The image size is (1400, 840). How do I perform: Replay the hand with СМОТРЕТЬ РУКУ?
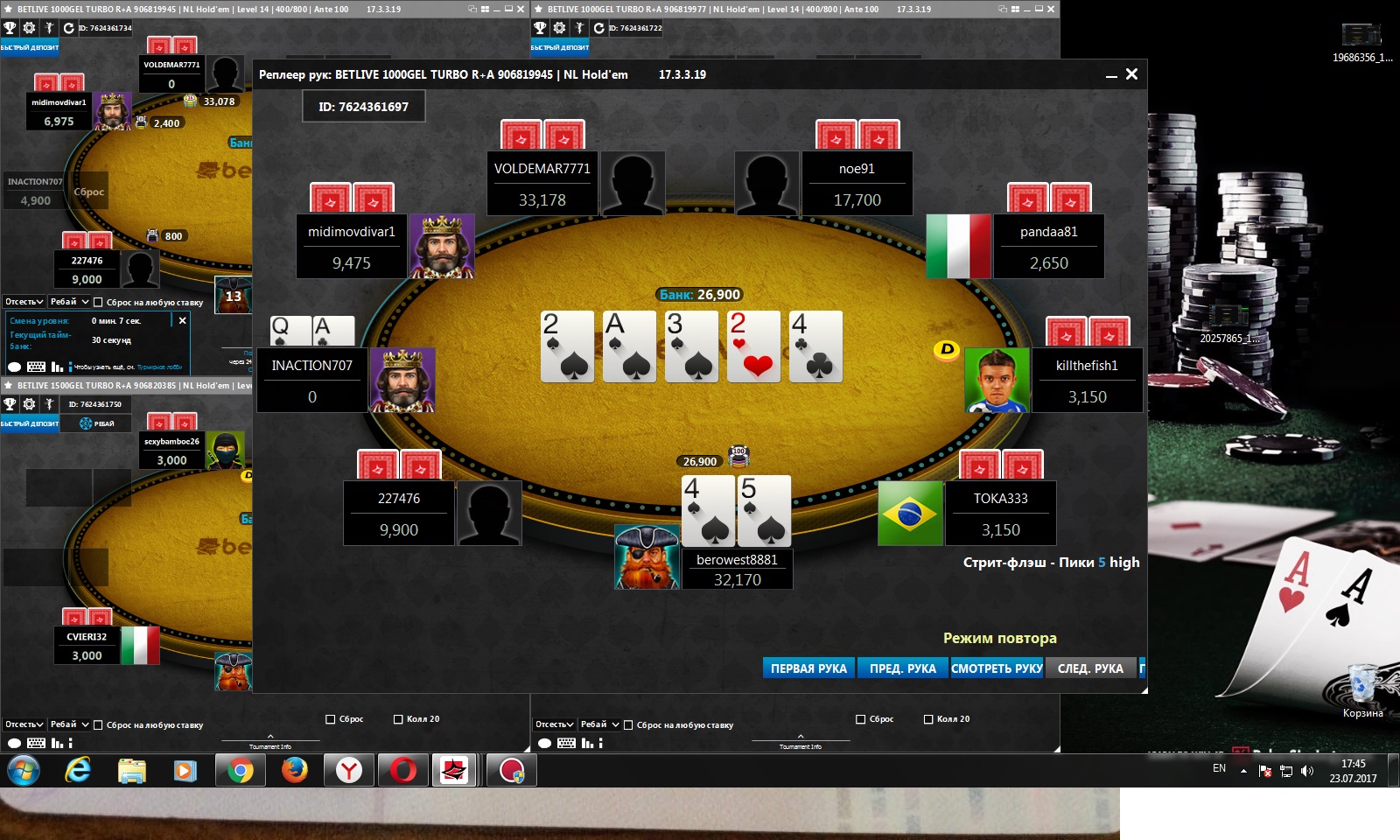point(997,668)
